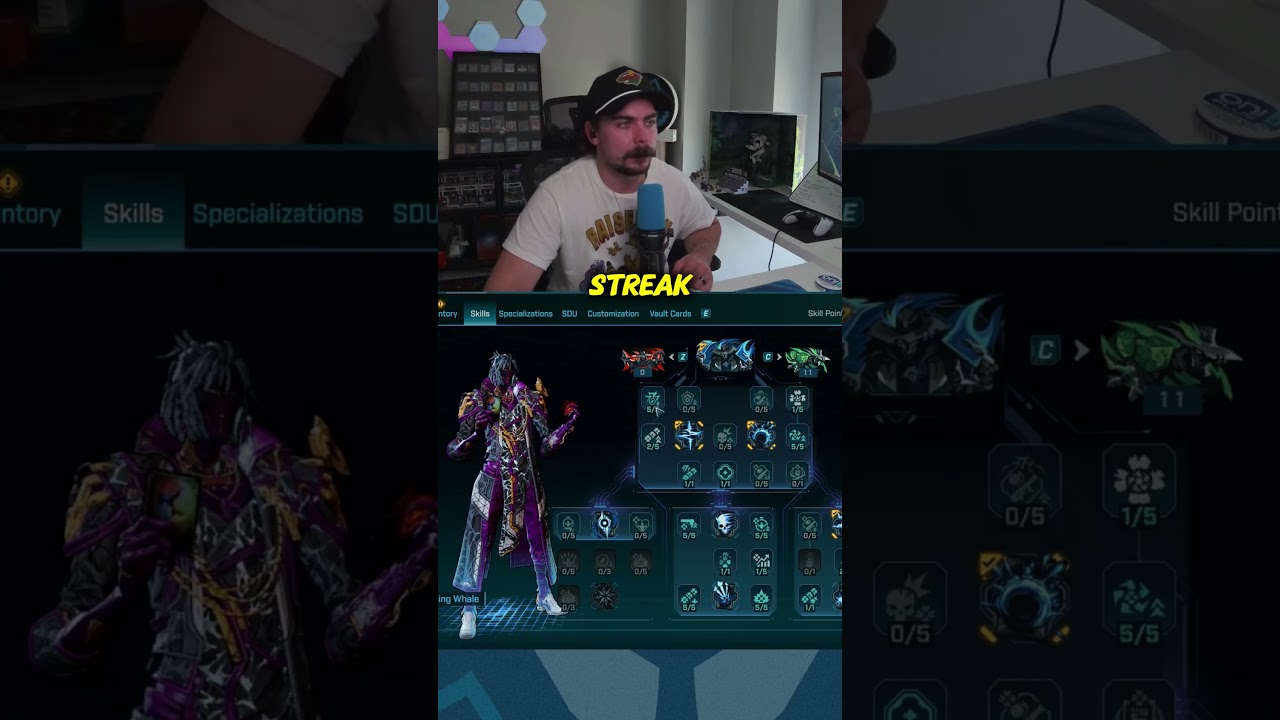Open the Customization tab

pyautogui.click(x=613, y=314)
